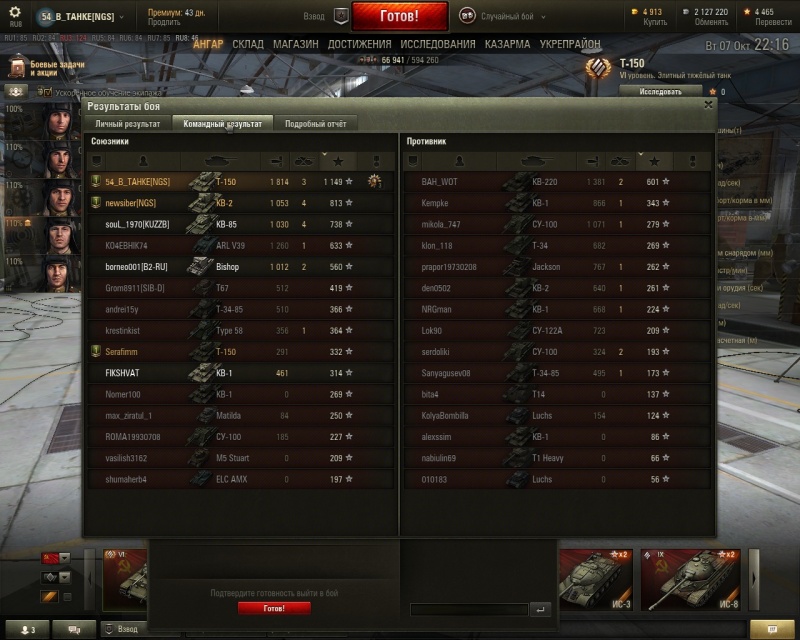Choose the ИС-8 tank in carousel
800x640 pixels.
point(688,578)
